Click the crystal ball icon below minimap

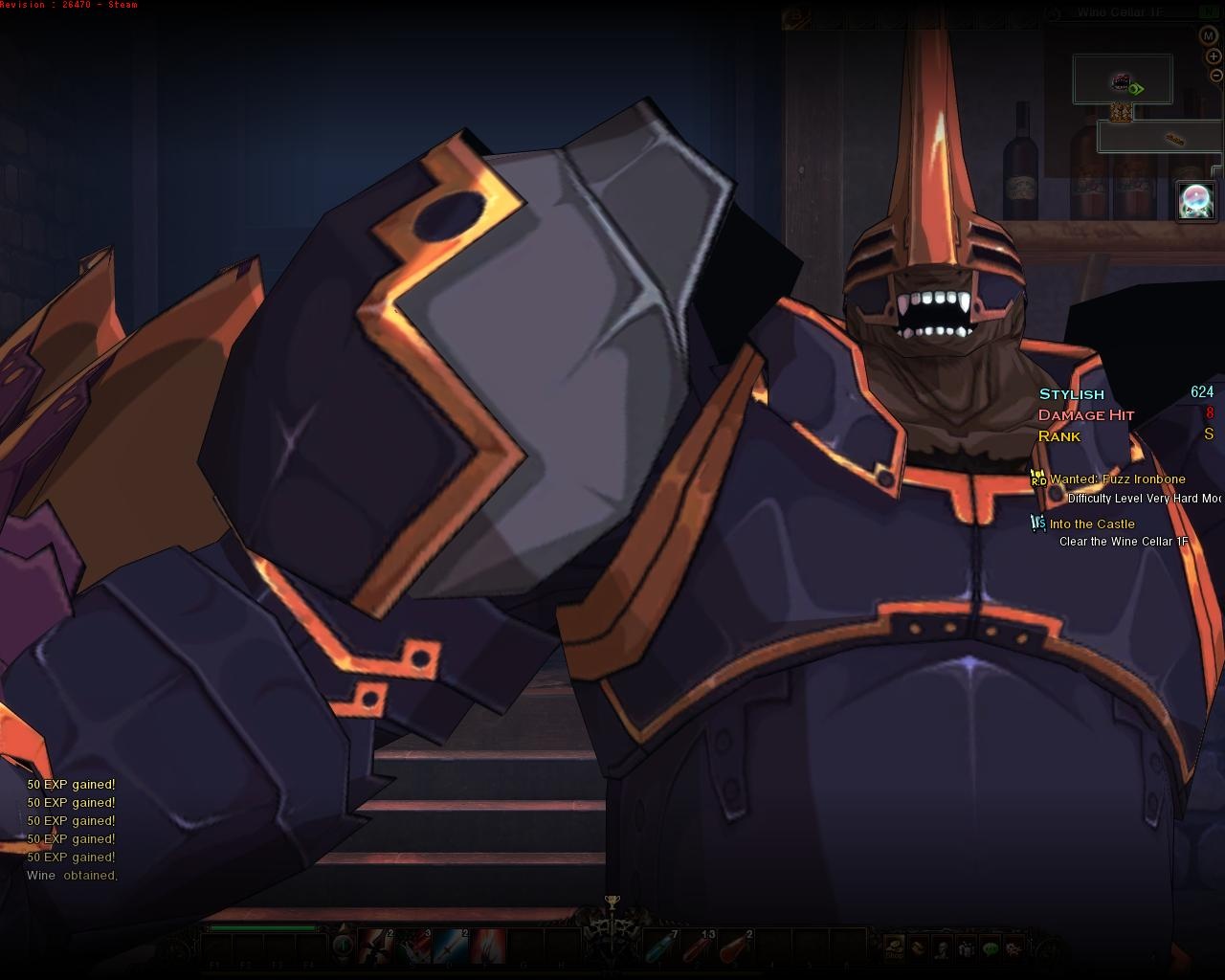coord(1196,201)
